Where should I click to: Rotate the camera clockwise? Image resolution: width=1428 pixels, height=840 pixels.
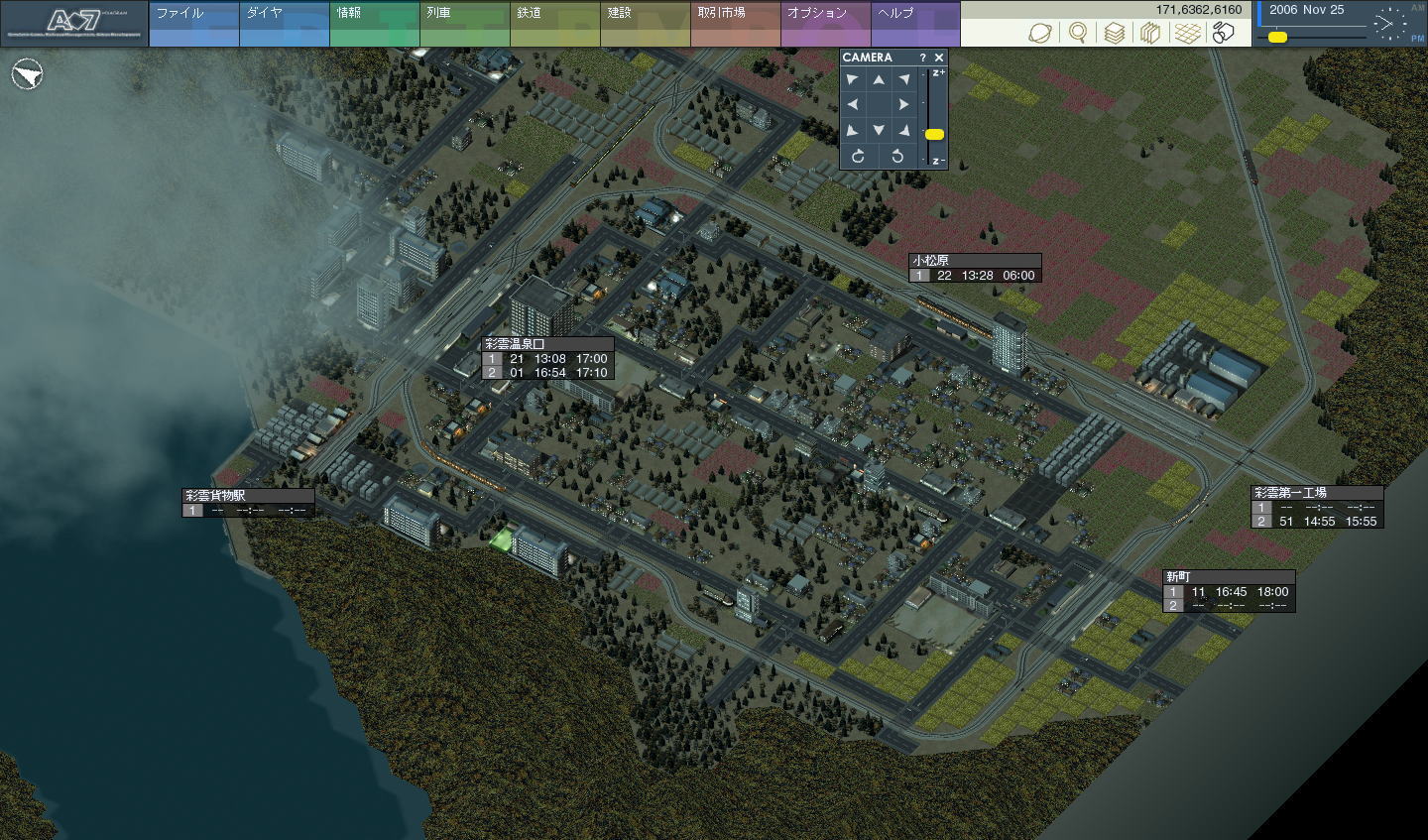[x=858, y=156]
